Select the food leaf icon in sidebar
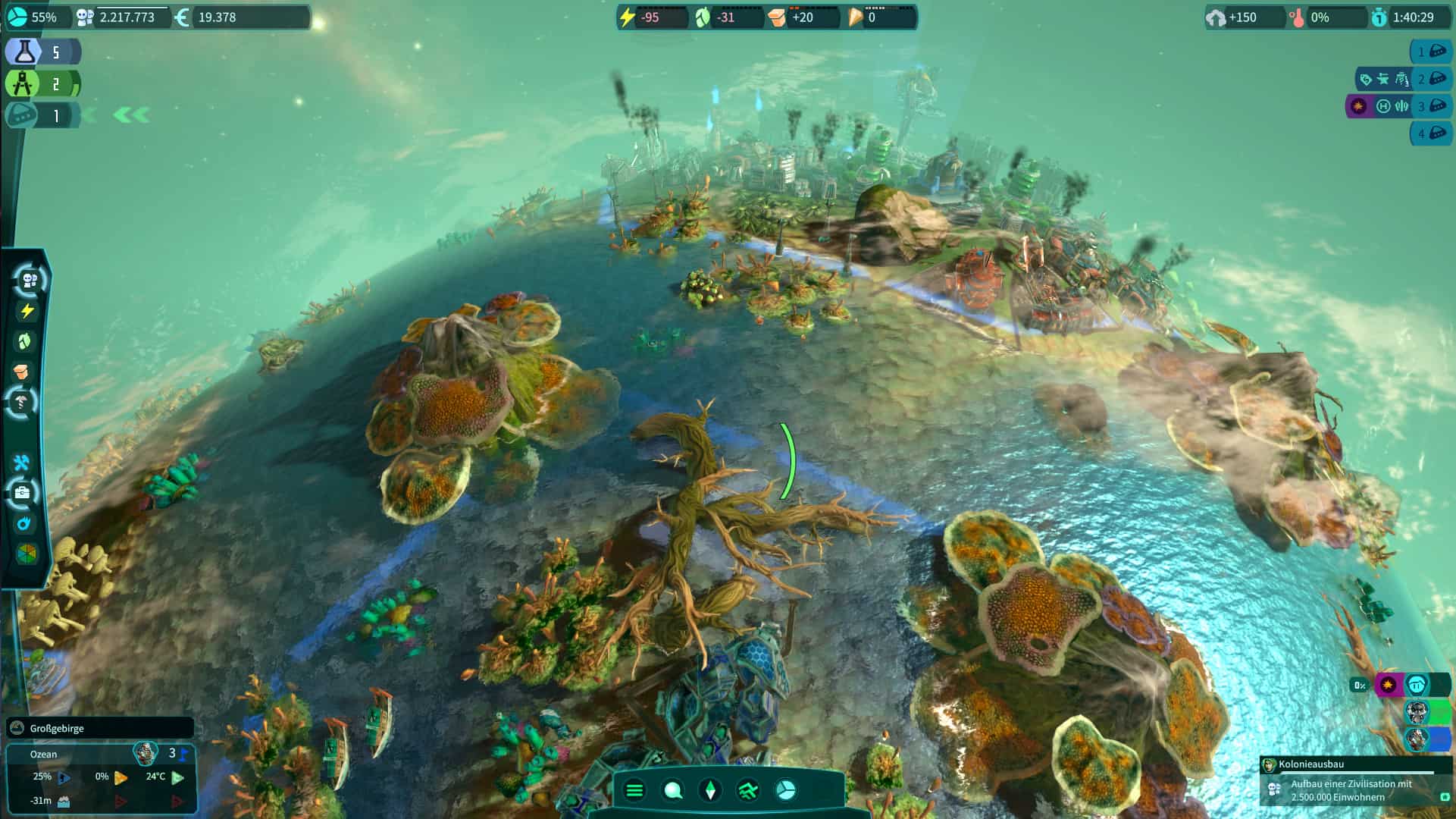Screen dimensions: 1456x819 26,339
